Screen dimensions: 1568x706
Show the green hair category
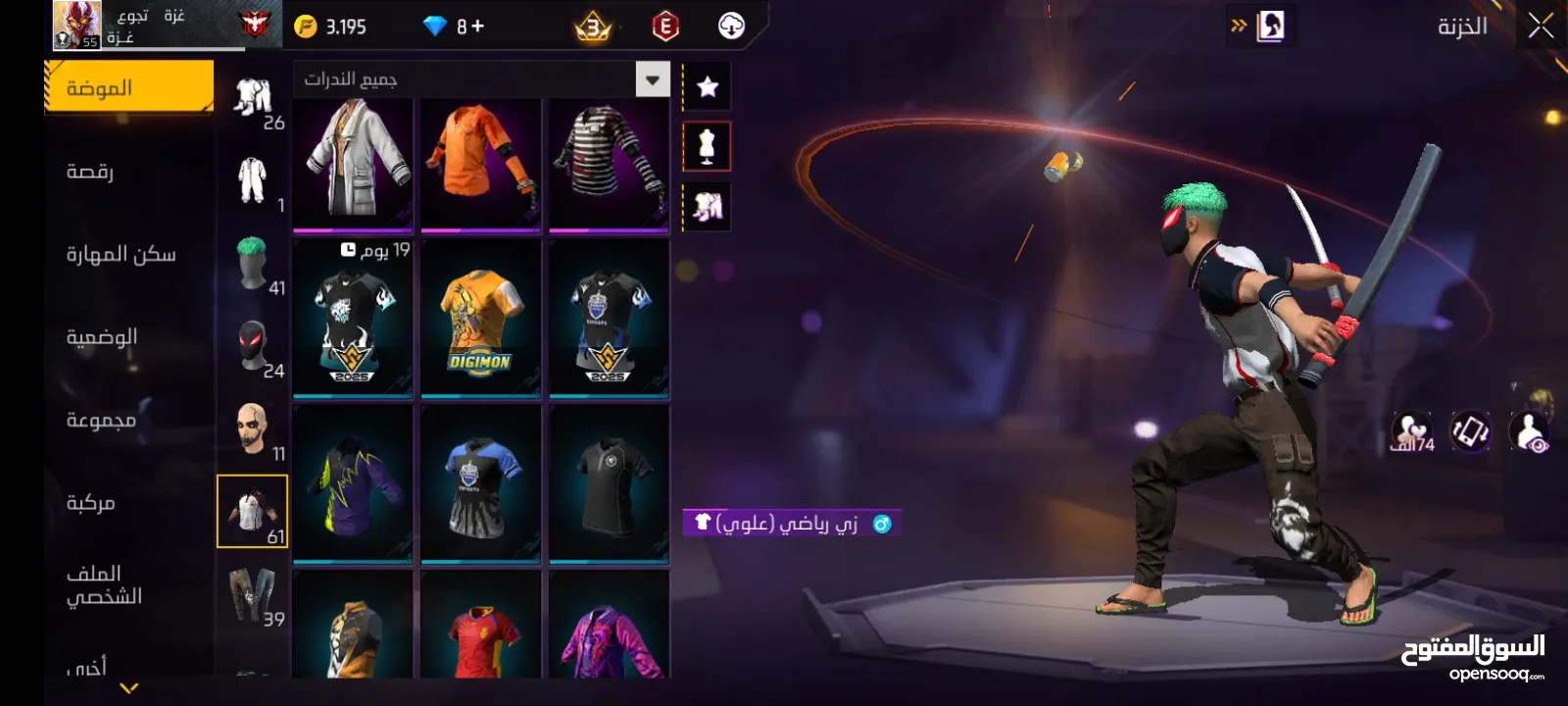pos(253,263)
